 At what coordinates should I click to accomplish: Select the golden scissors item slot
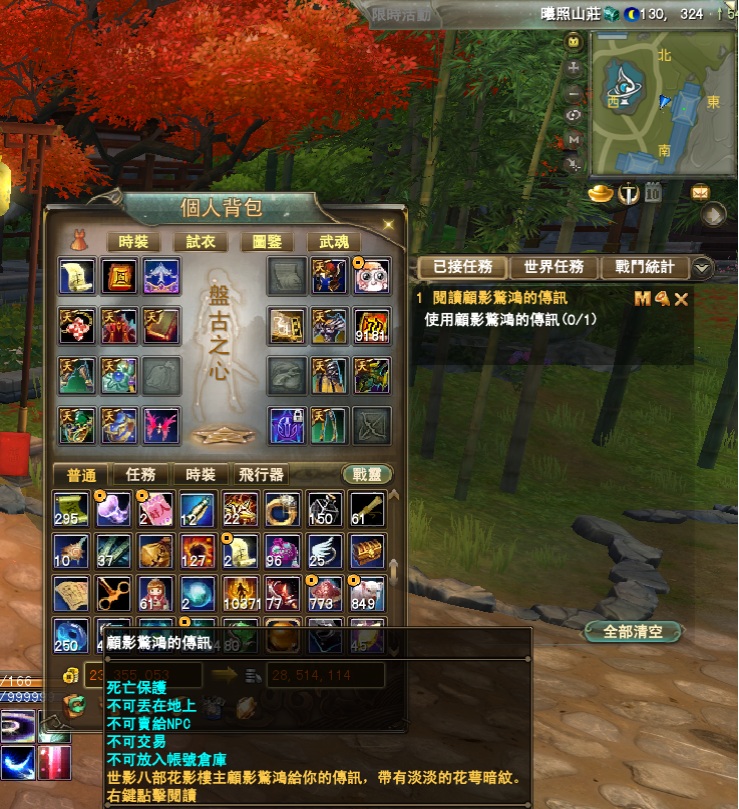113,594
